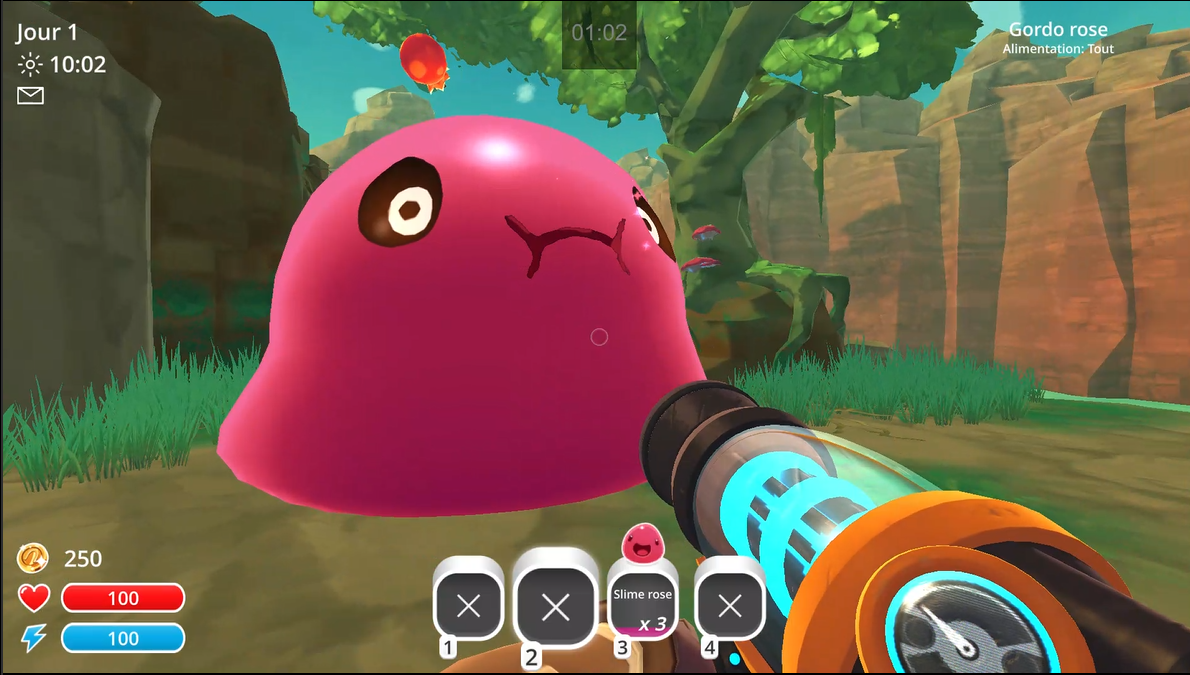Select empty vacpack slot number 1
The image size is (1190, 675).
[x=468, y=605]
